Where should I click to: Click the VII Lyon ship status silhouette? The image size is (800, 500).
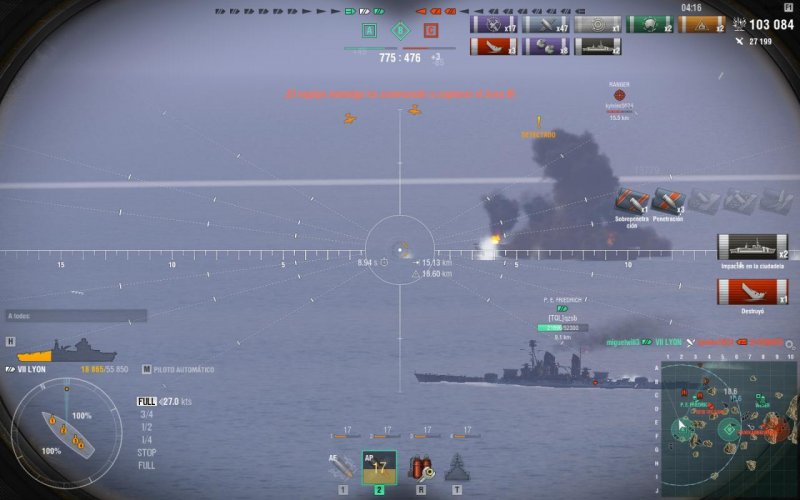coord(65,350)
